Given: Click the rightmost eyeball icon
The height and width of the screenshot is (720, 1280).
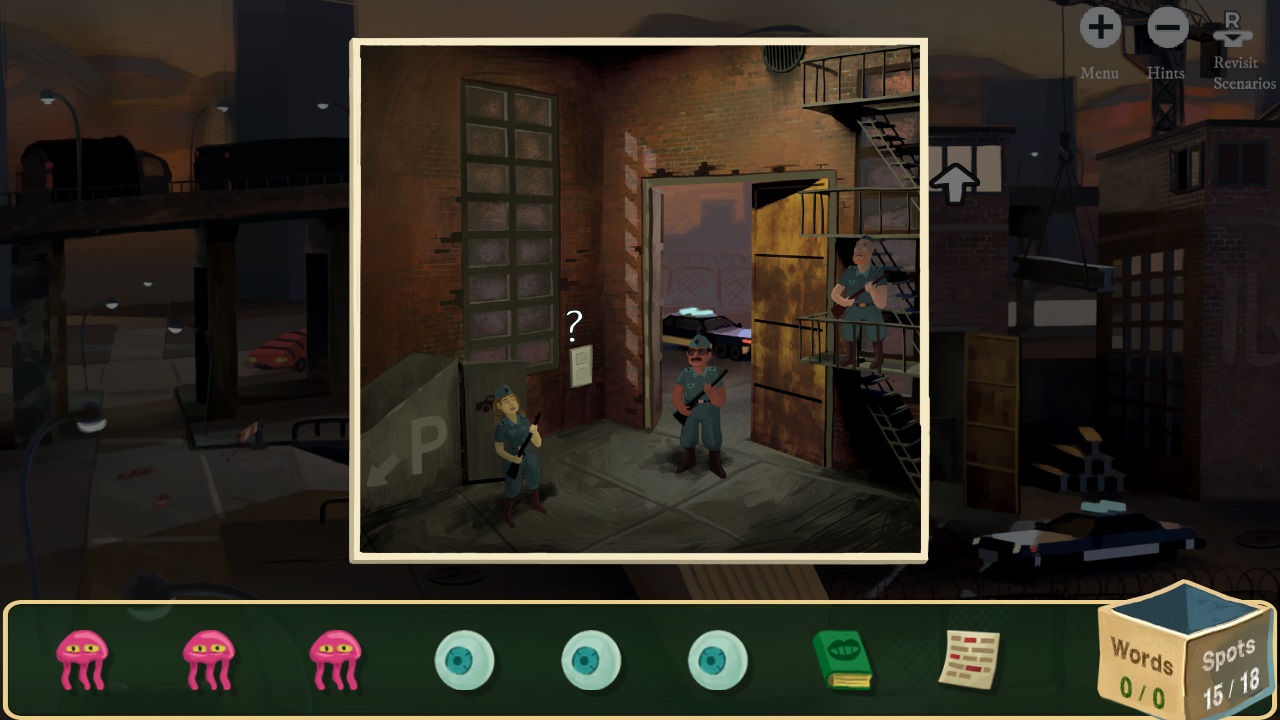Looking at the screenshot, I should (717, 658).
